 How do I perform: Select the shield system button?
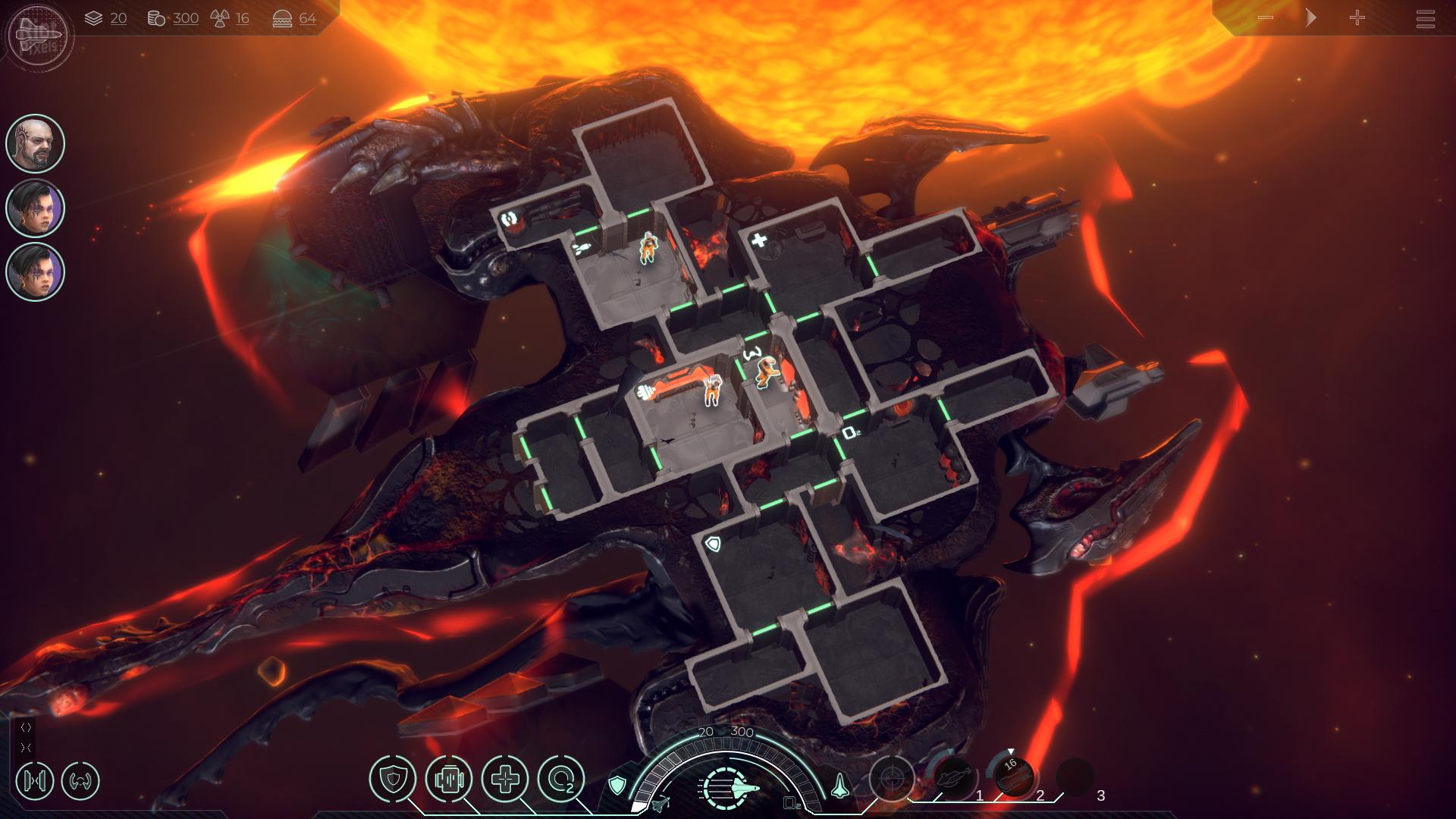tap(393, 779)
